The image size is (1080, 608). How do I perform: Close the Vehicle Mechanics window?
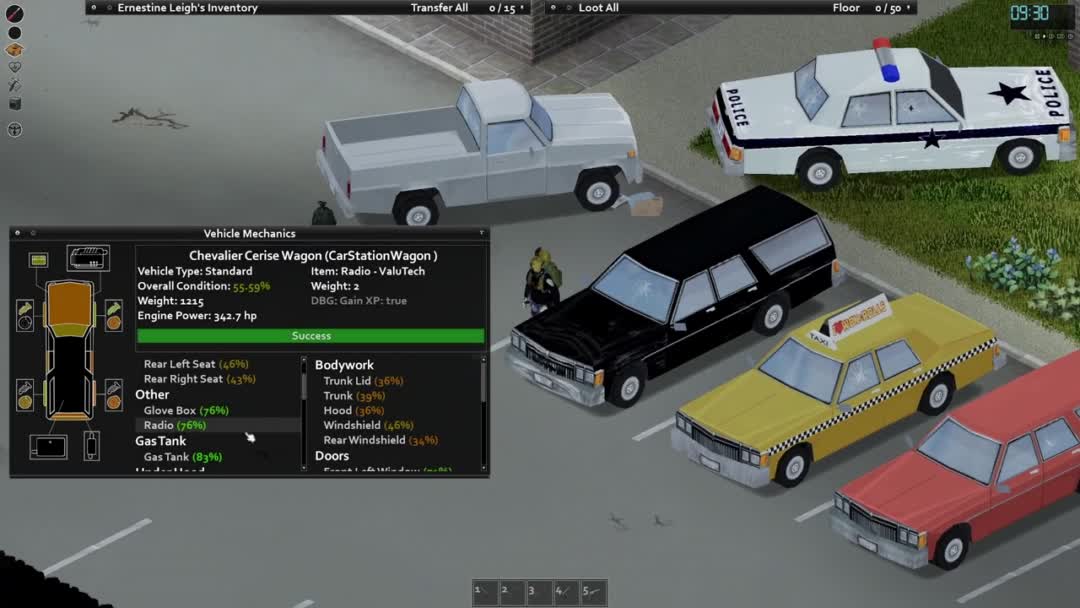click(x=17, y=234)
